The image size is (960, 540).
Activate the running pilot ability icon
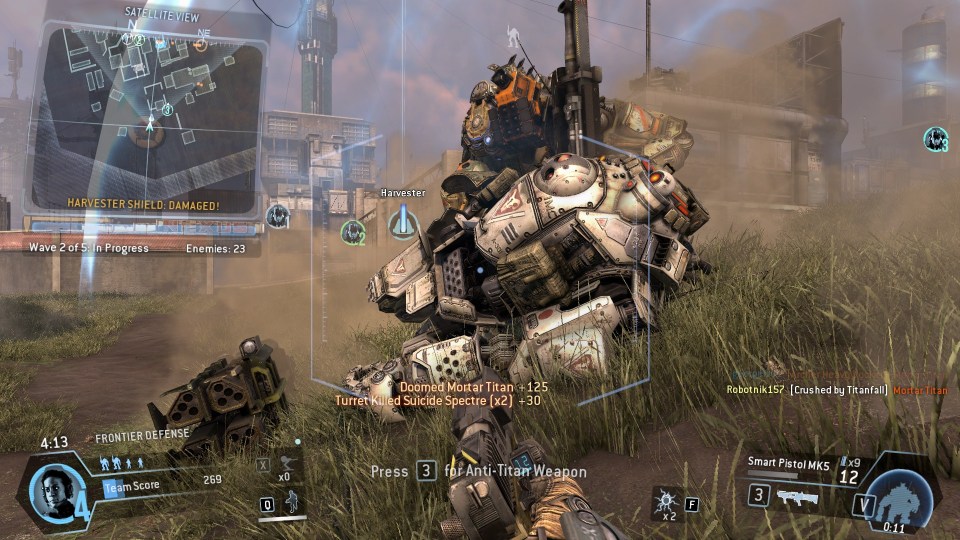290,502
